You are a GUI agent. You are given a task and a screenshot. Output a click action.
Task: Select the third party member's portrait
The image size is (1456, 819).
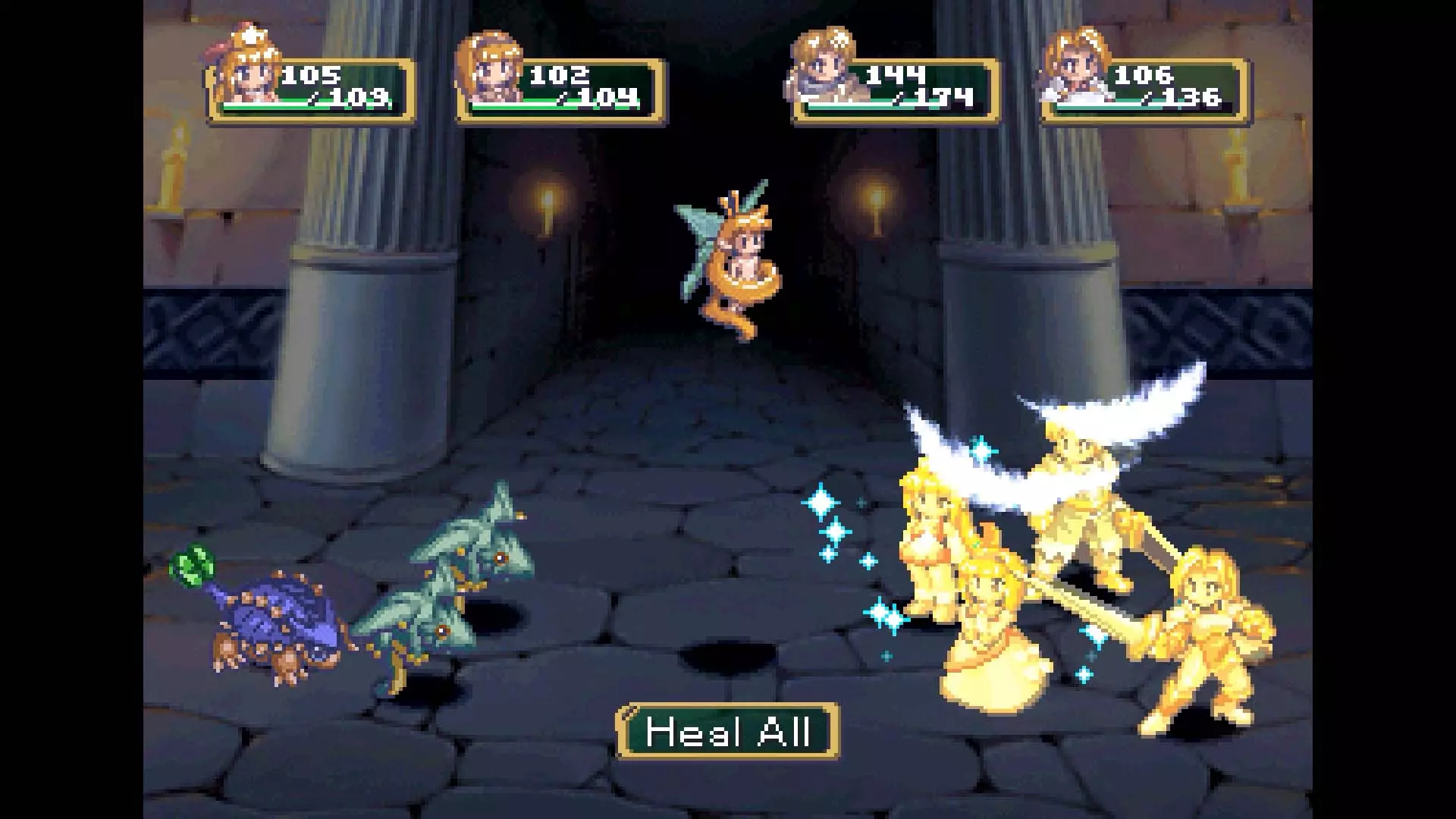823,68
